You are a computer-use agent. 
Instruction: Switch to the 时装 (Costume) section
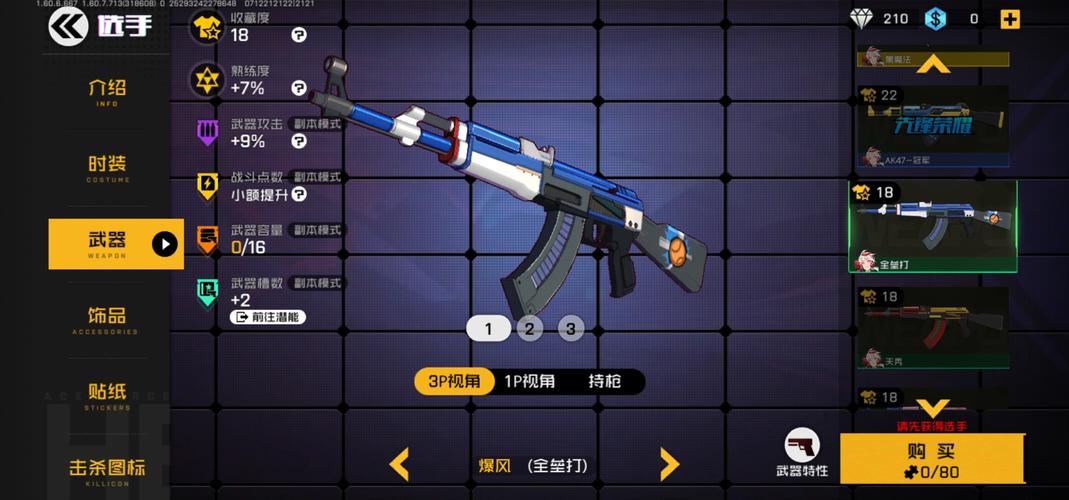(107, 167)
